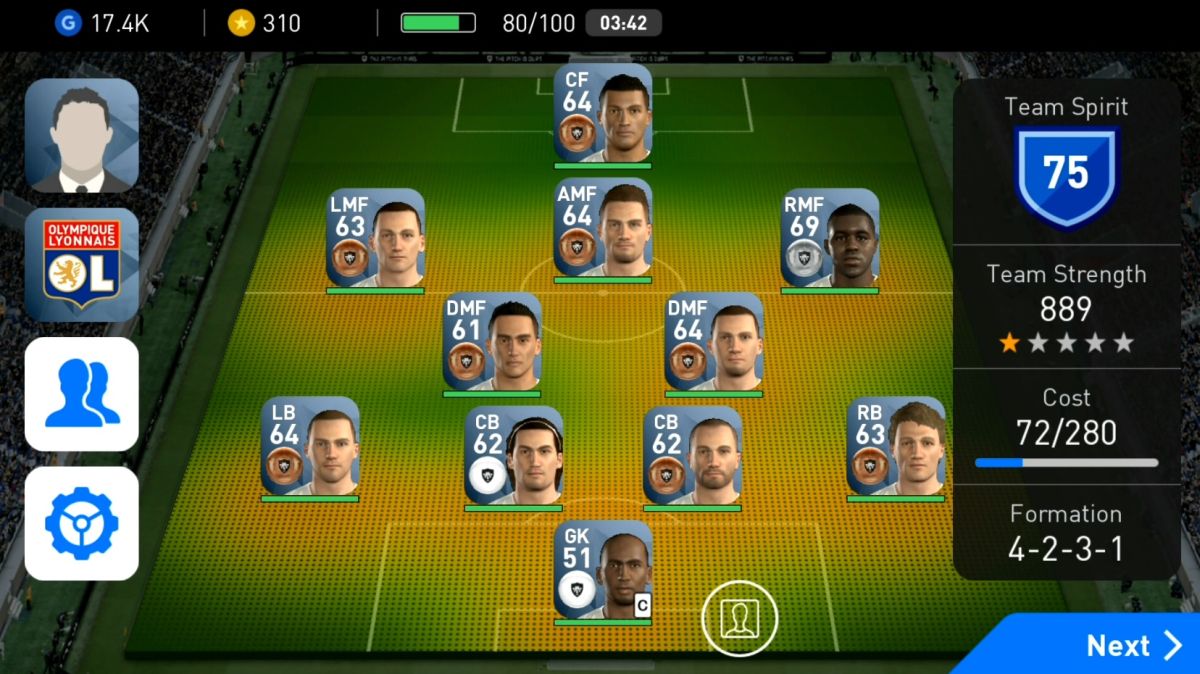Select the Olympique Lyonnais club badge
The height and width of the screenshot is (674, 1200).
tap(82, 264)
